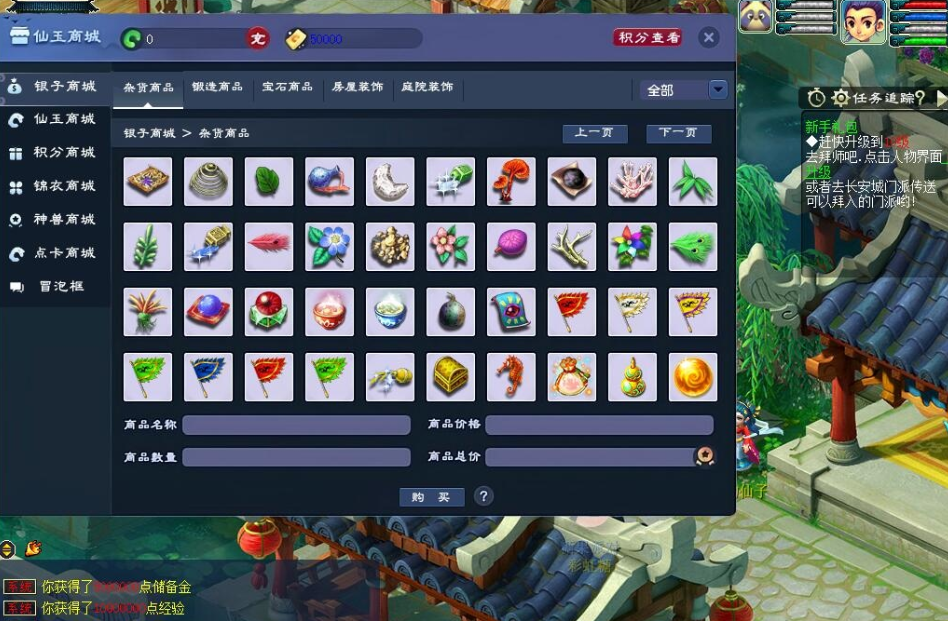Select the golden treasure chest item
This screenshot has height=621, width=948.
tap(451, 377)
